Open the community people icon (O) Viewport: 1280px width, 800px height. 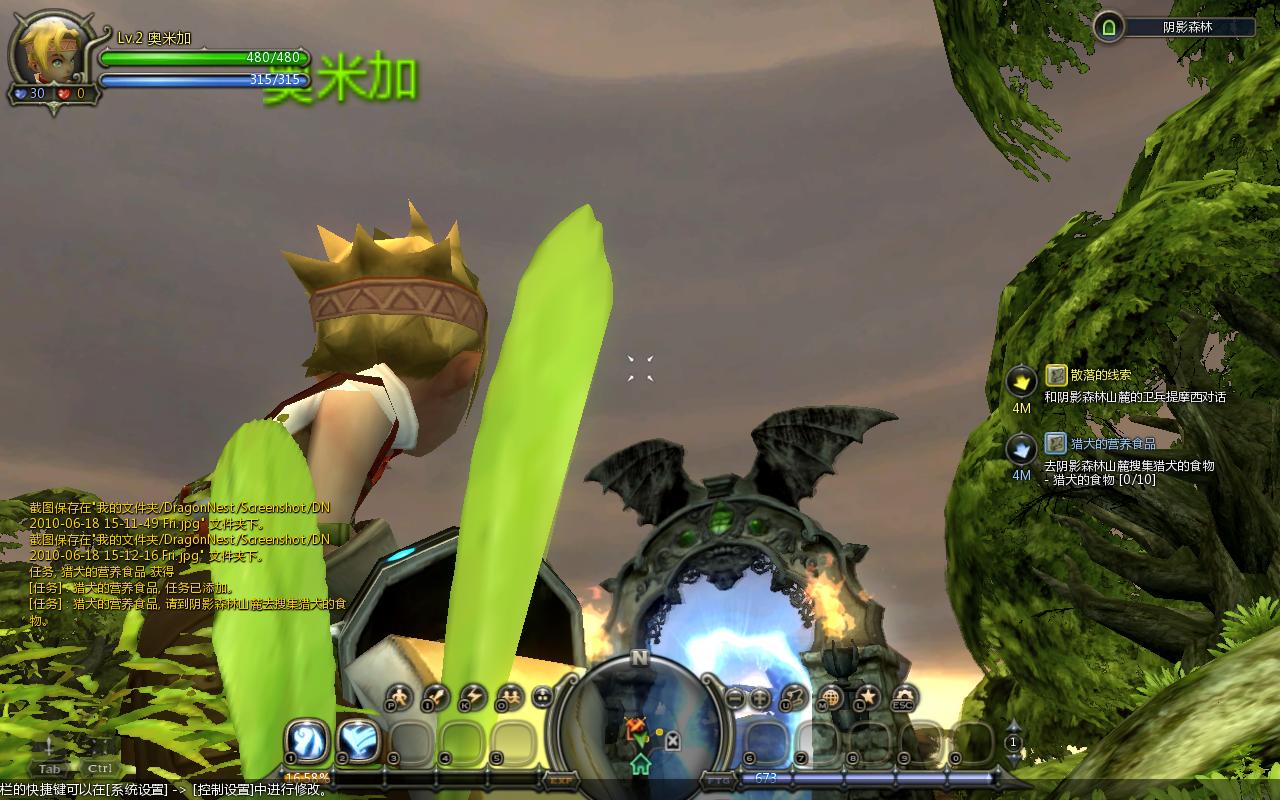click(509, 697)
